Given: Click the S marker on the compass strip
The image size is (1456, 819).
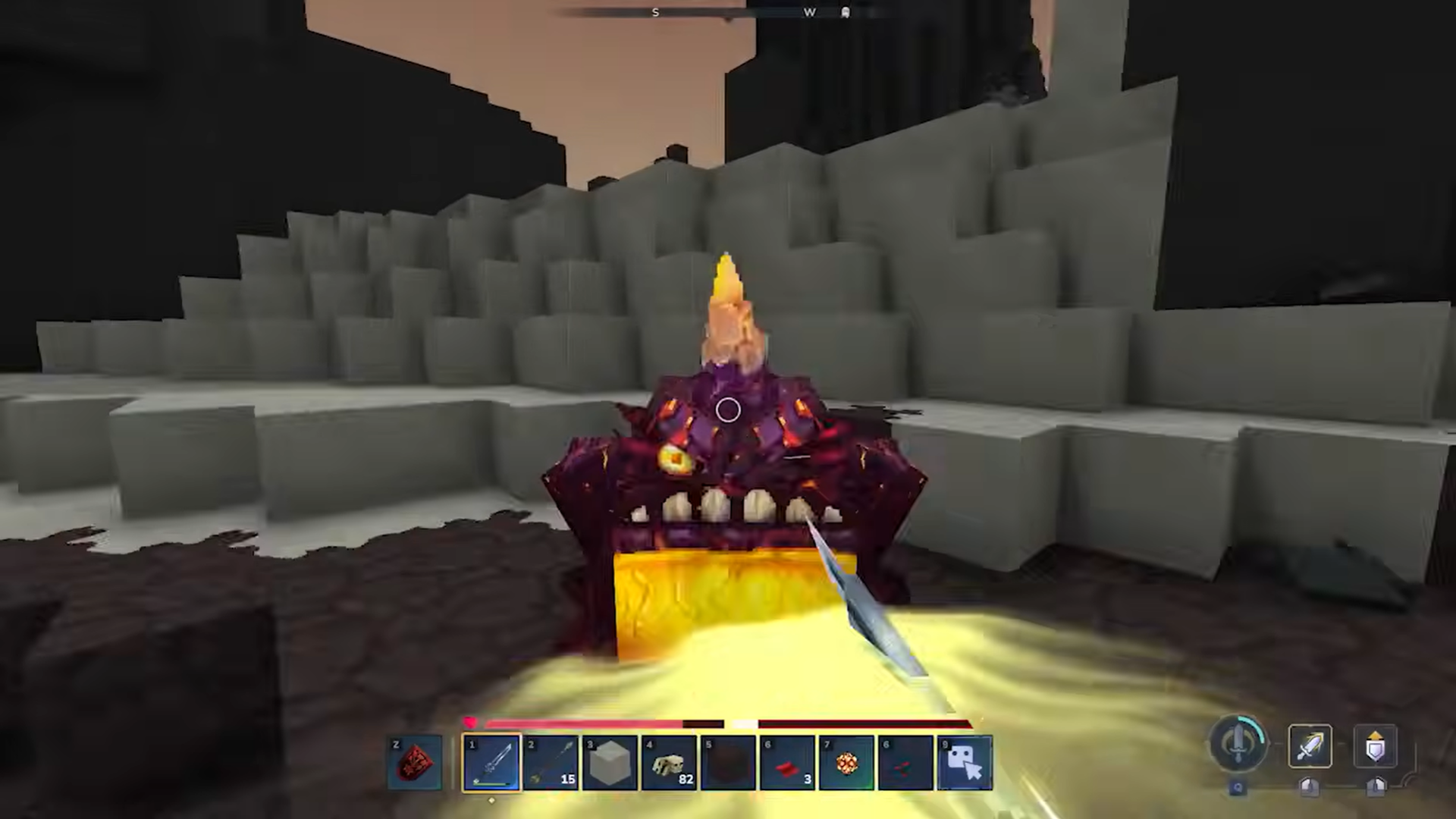Looking at the screenshot, I should [655, 12].
